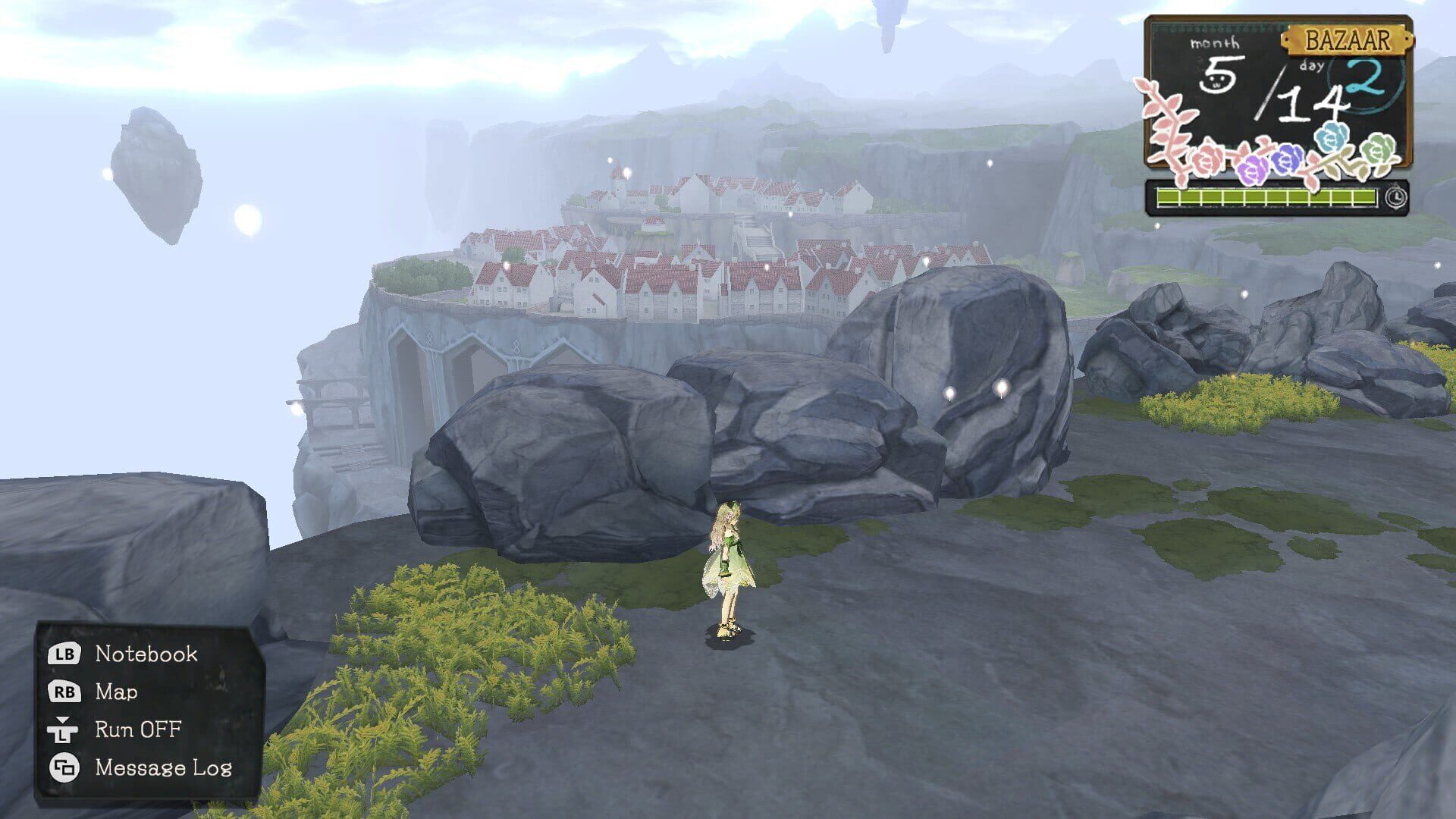Click the Map label text
This screenshot has height=819, width=1456.
coord(118,692)
